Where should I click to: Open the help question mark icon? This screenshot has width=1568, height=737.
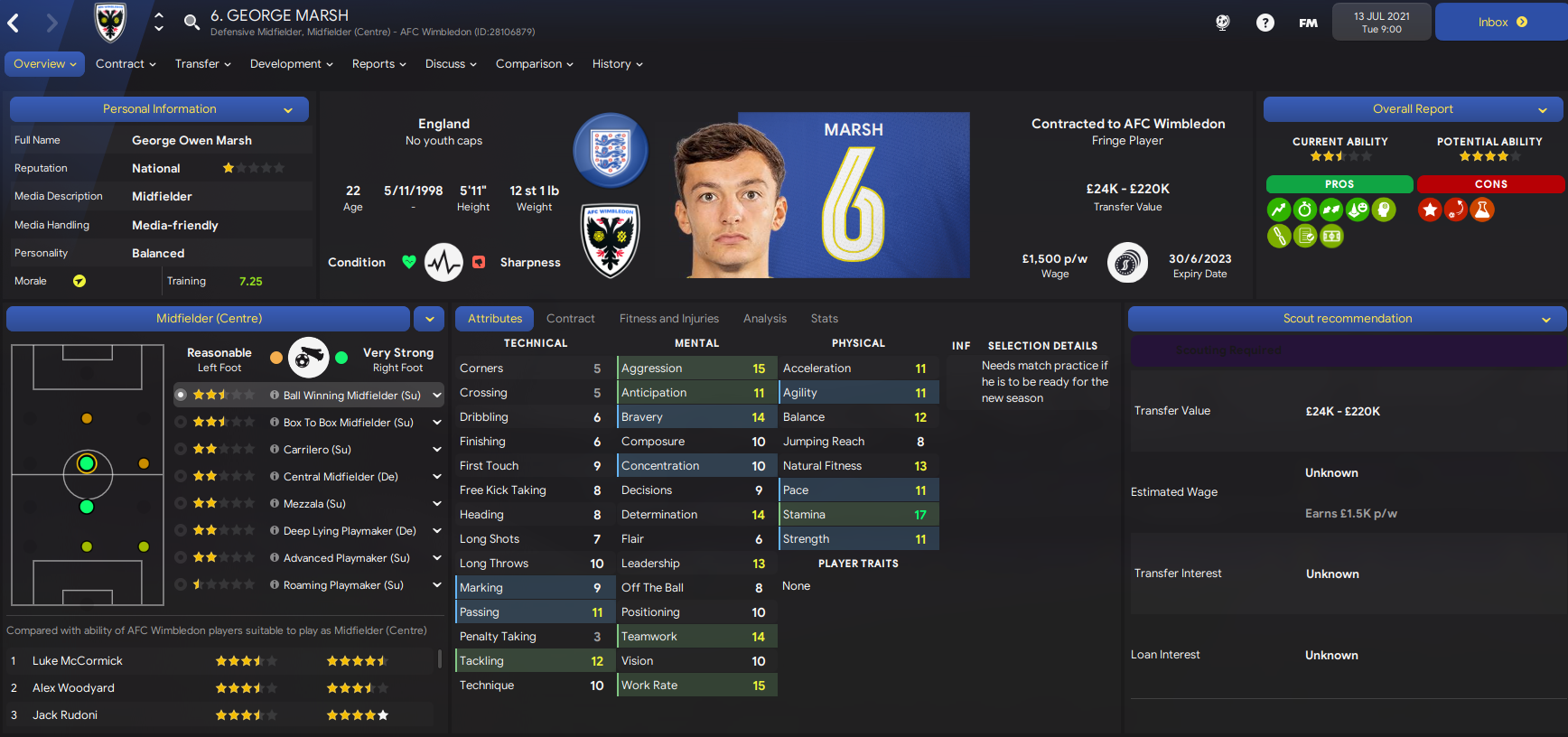click(x=1265, y=23)
